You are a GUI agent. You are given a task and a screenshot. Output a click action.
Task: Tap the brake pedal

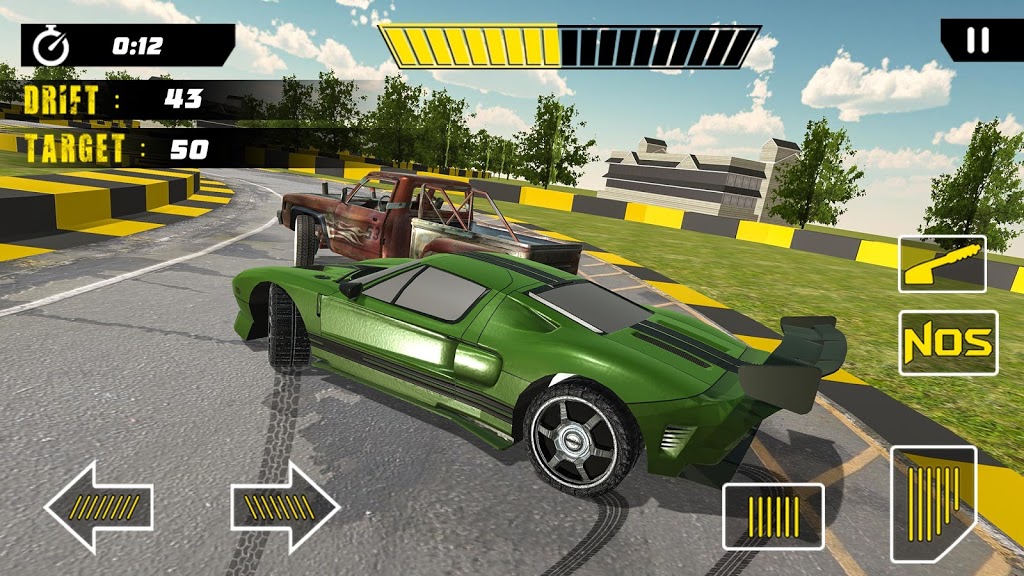tap(773, 516)
